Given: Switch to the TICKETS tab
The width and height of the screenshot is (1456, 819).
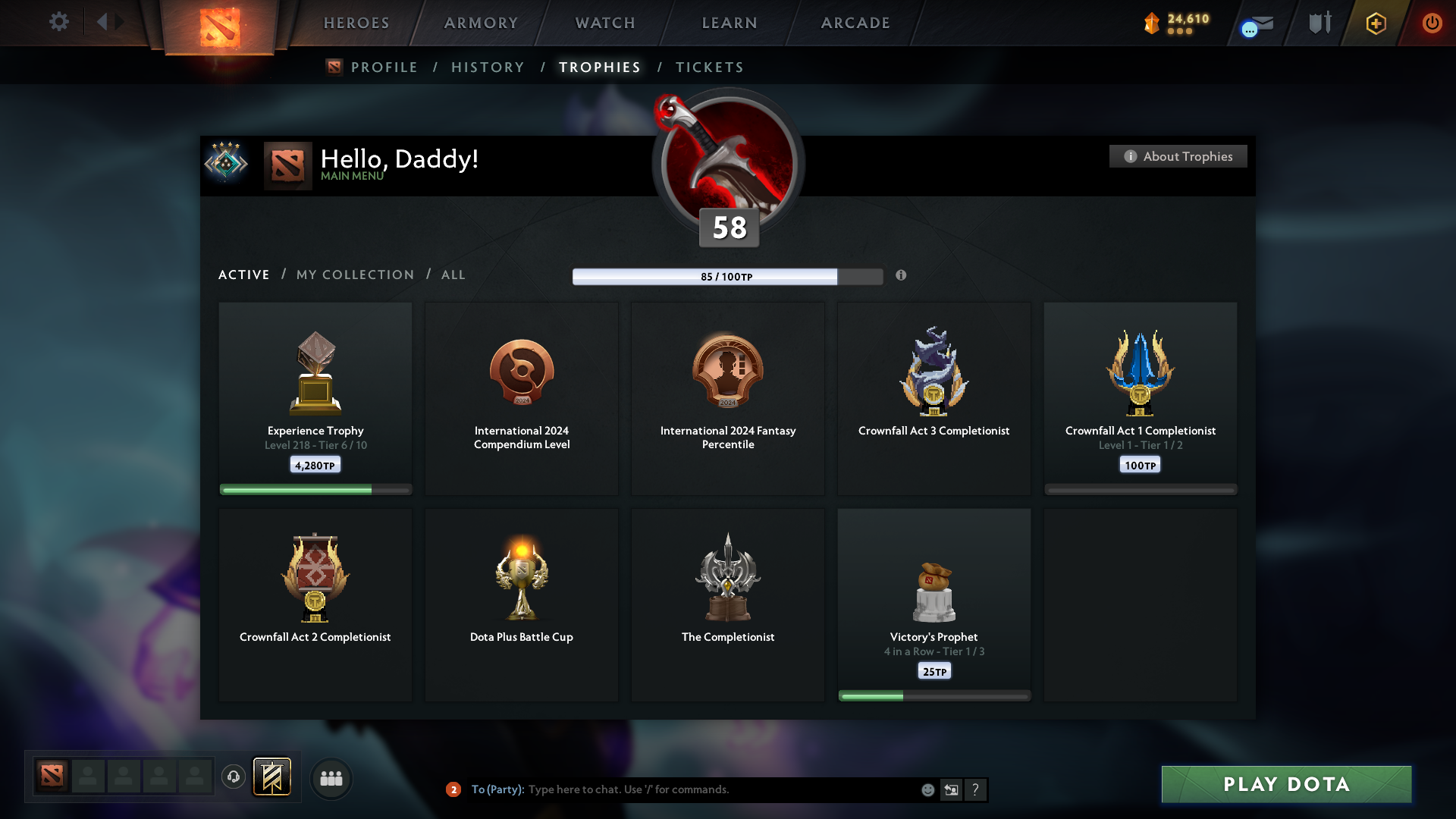Looking at the screenshot, I should point(709,67).
